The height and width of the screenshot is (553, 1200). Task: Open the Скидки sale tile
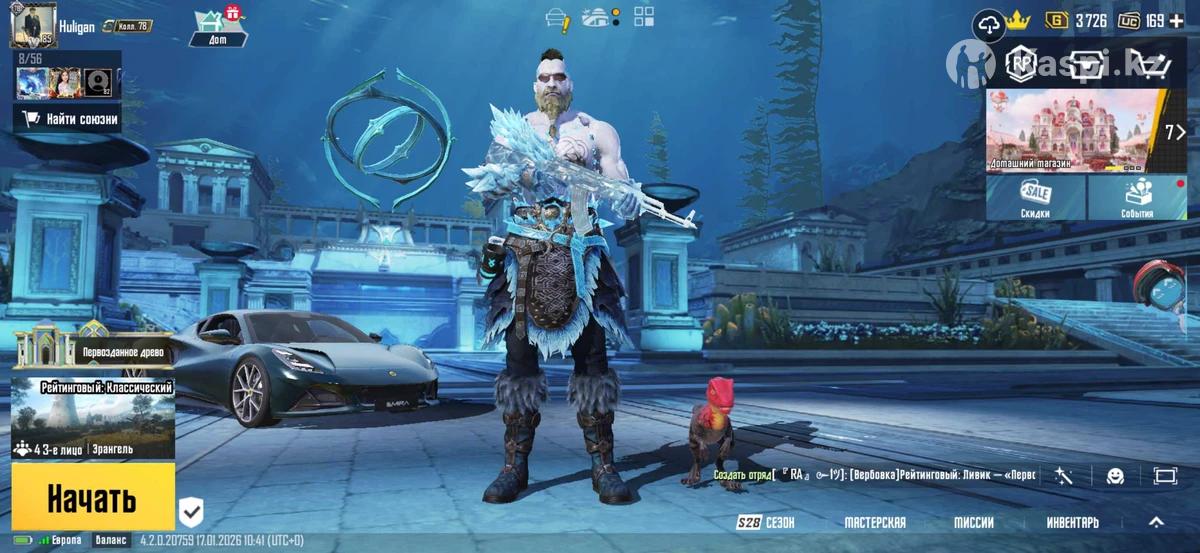[x=1035, y=198]
